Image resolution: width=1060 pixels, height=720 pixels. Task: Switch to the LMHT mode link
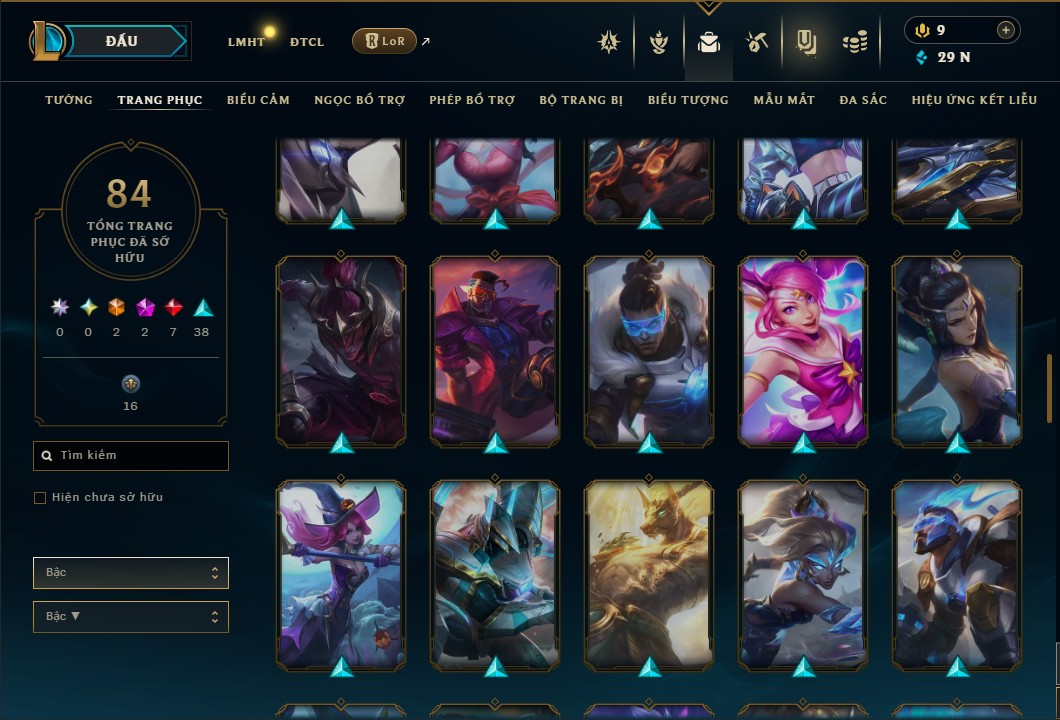246,42
